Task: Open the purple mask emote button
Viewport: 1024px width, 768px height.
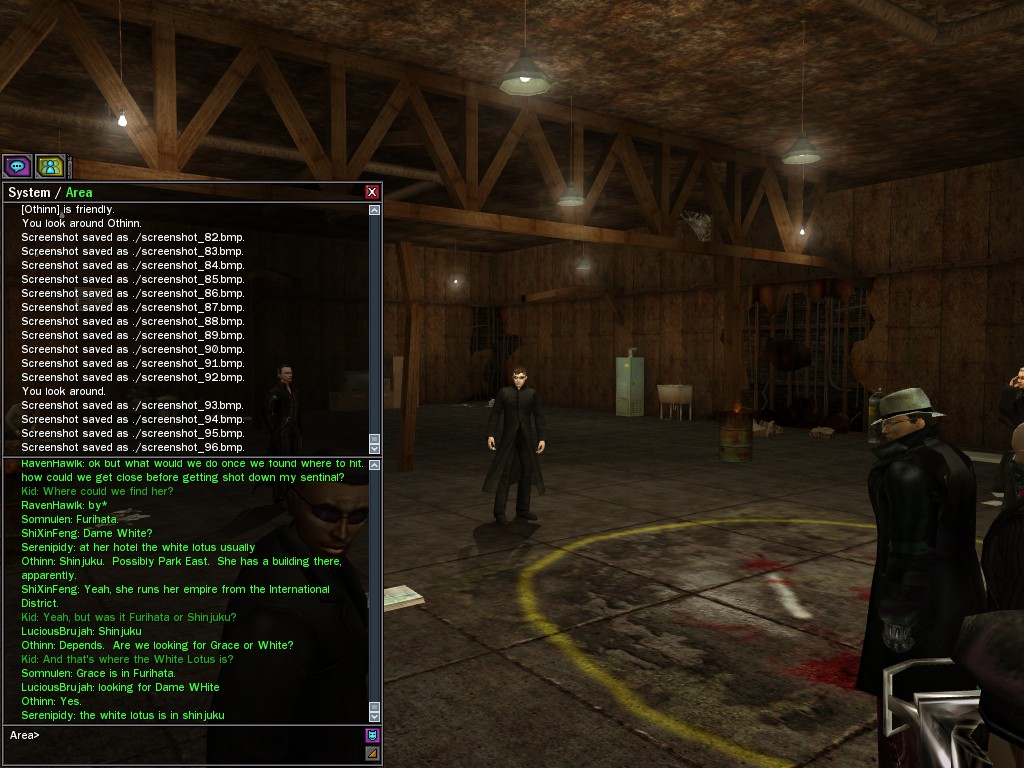Action: pos(372,735)
